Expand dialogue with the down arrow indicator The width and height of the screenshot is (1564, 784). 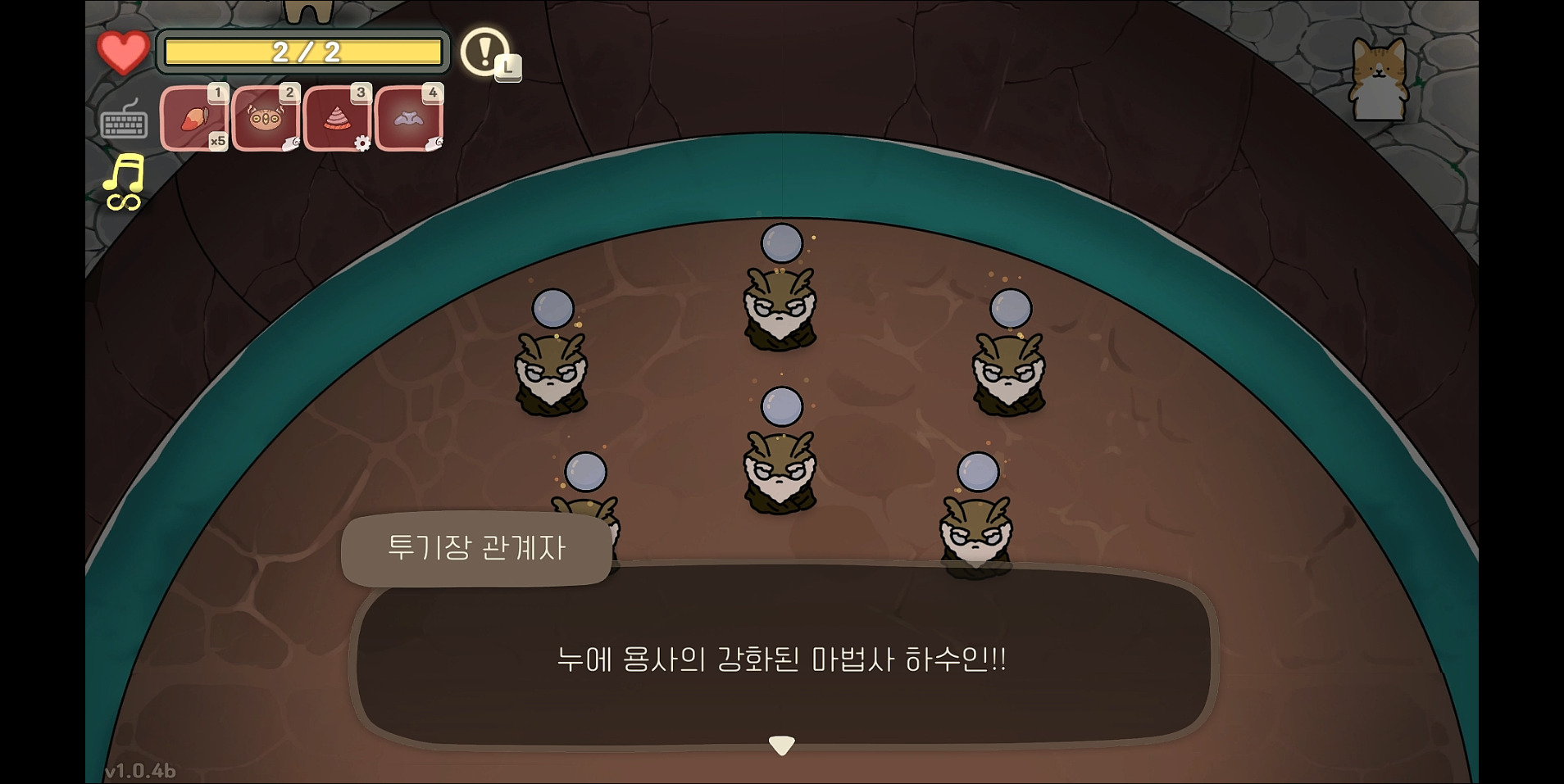tap(783, 744)
